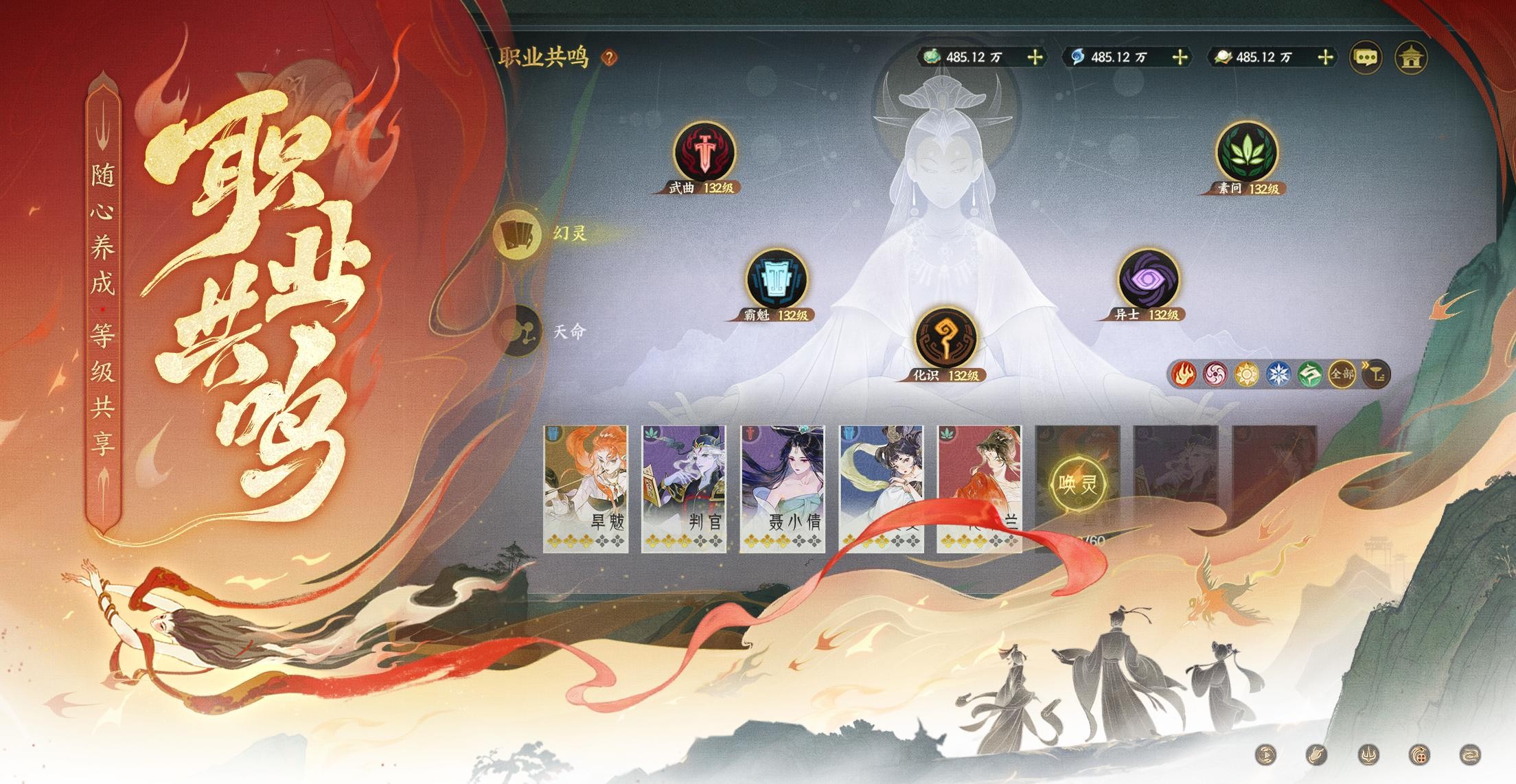Open the 职业共鸣 help question mark
Viewport: 1516px width, 784px height.
tap(608, 58)
